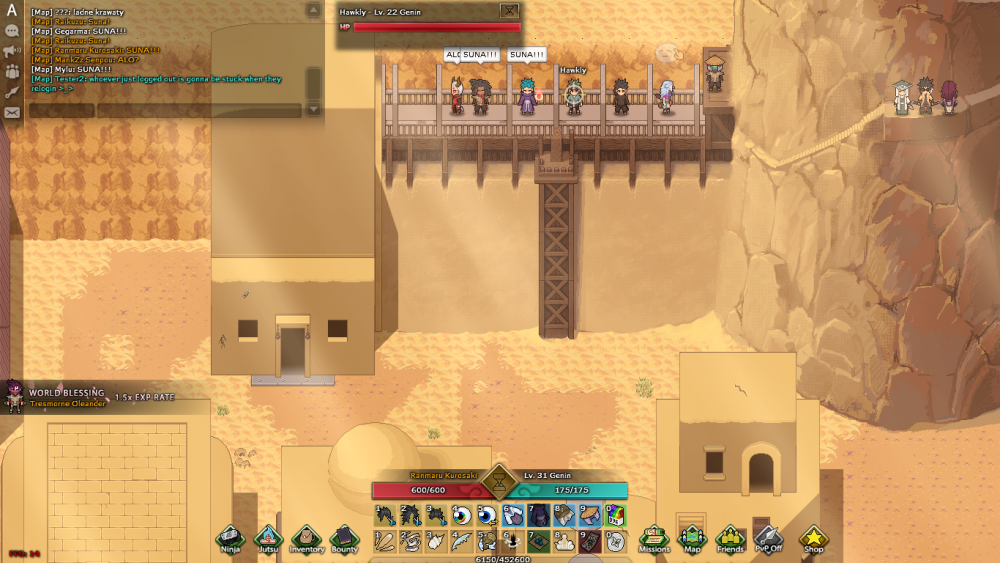Viewport: 1000px width, 563px height.
Task: Open the Jutsu menu
Action: (x=268, y=539)
